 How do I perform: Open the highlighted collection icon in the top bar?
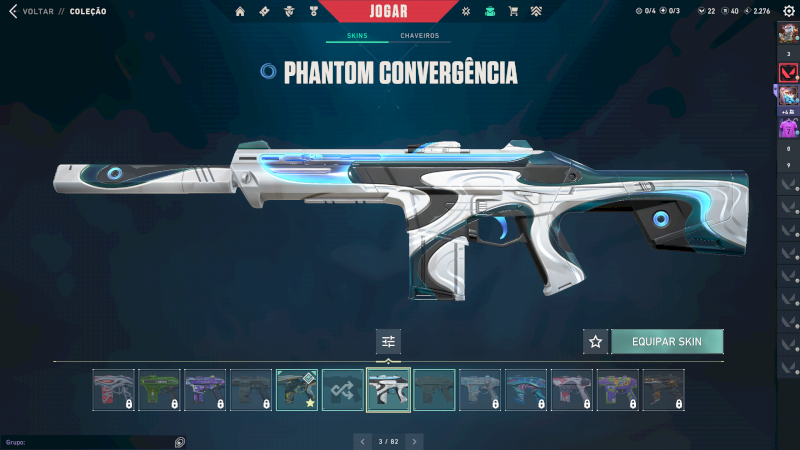(489, 11)
